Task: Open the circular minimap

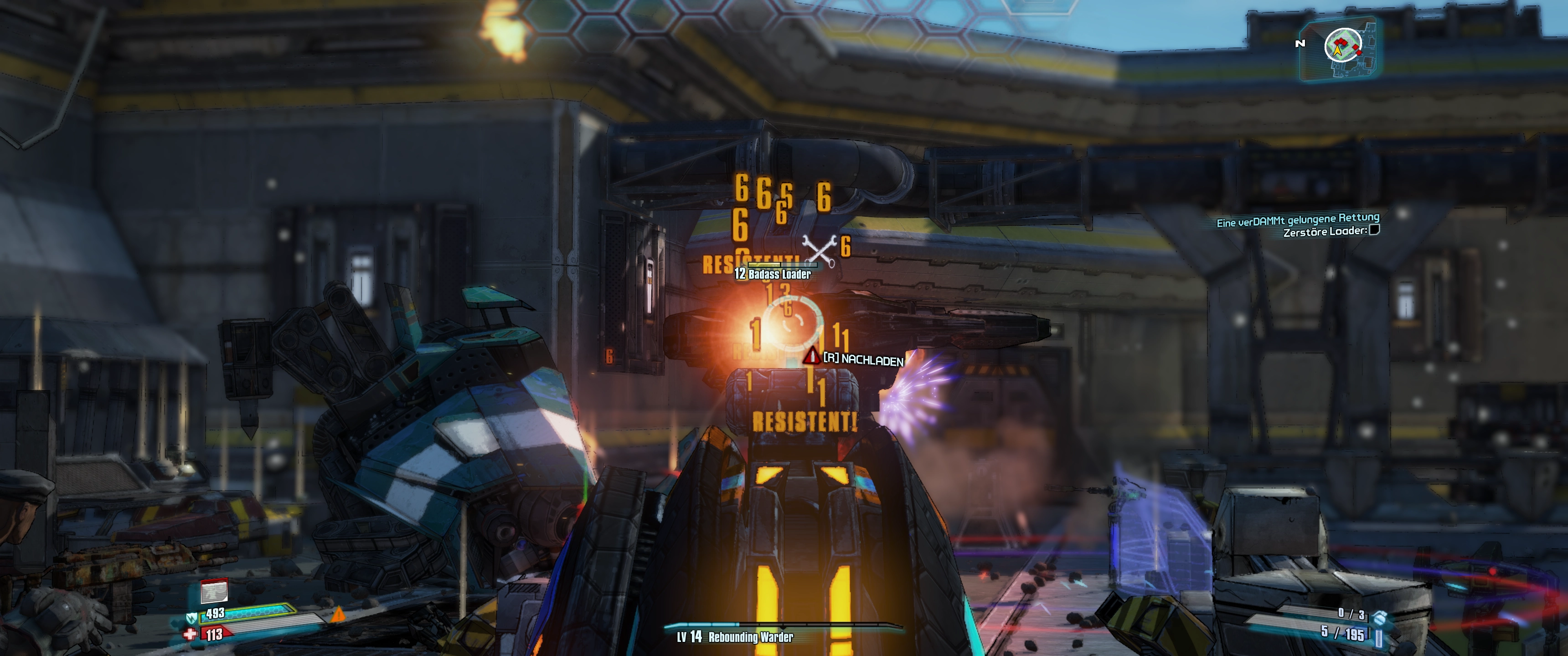Action: [1343, 46]
